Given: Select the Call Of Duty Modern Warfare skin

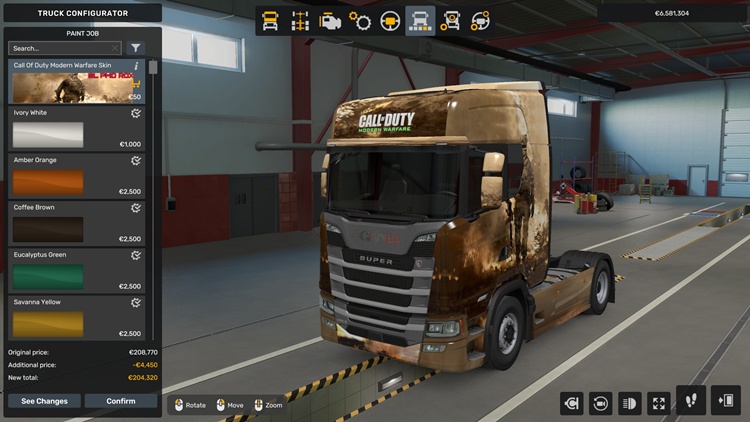Looking at the screenshot, I should tap(77, 83).
